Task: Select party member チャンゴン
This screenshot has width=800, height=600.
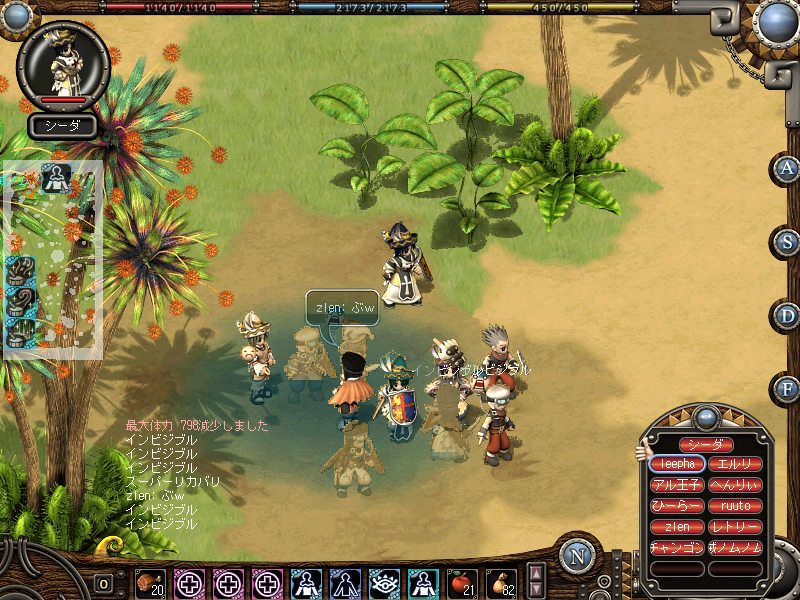Action: [x=677, y=548]
